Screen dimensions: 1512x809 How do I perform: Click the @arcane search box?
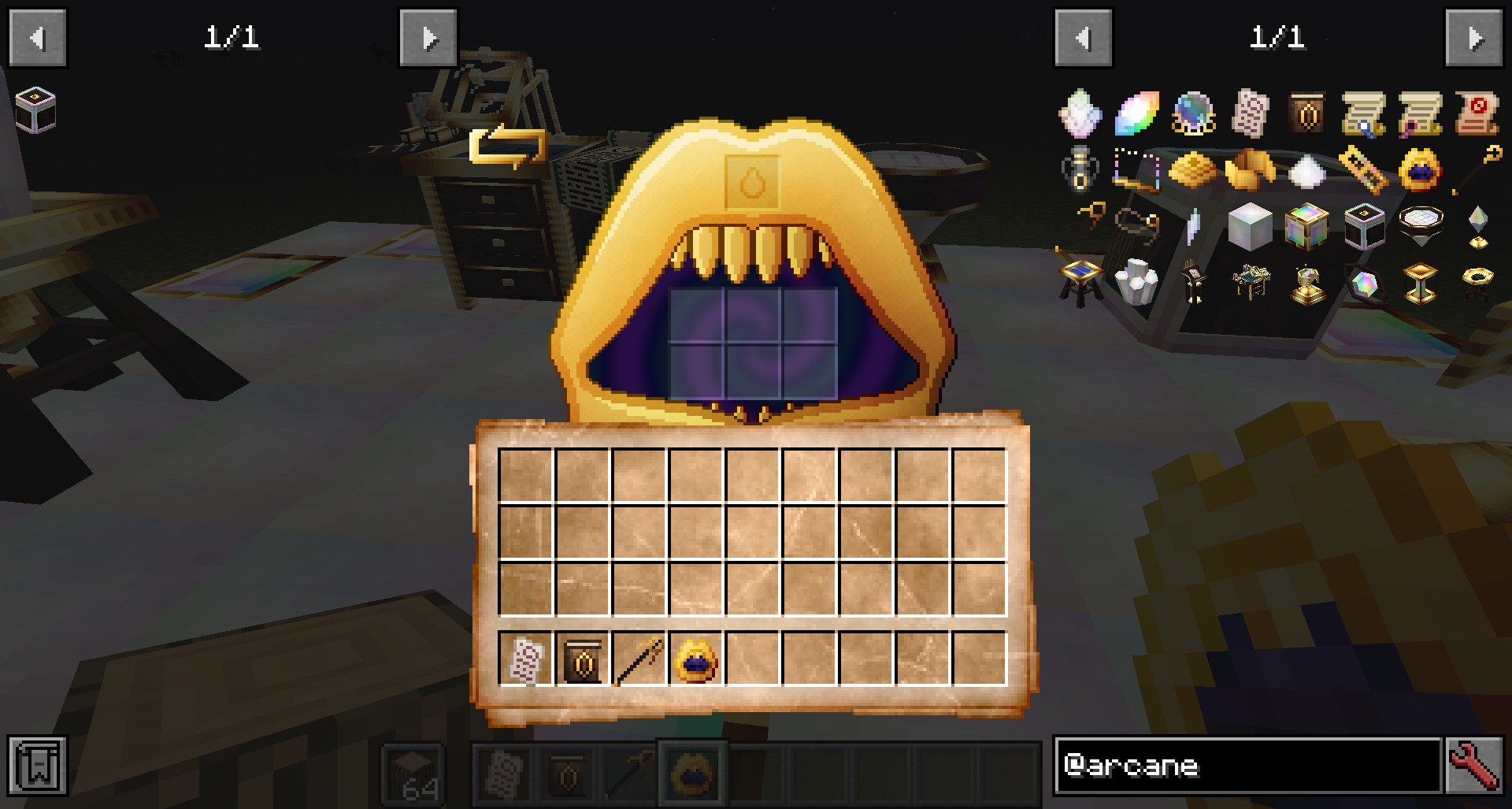point(1247,765)
